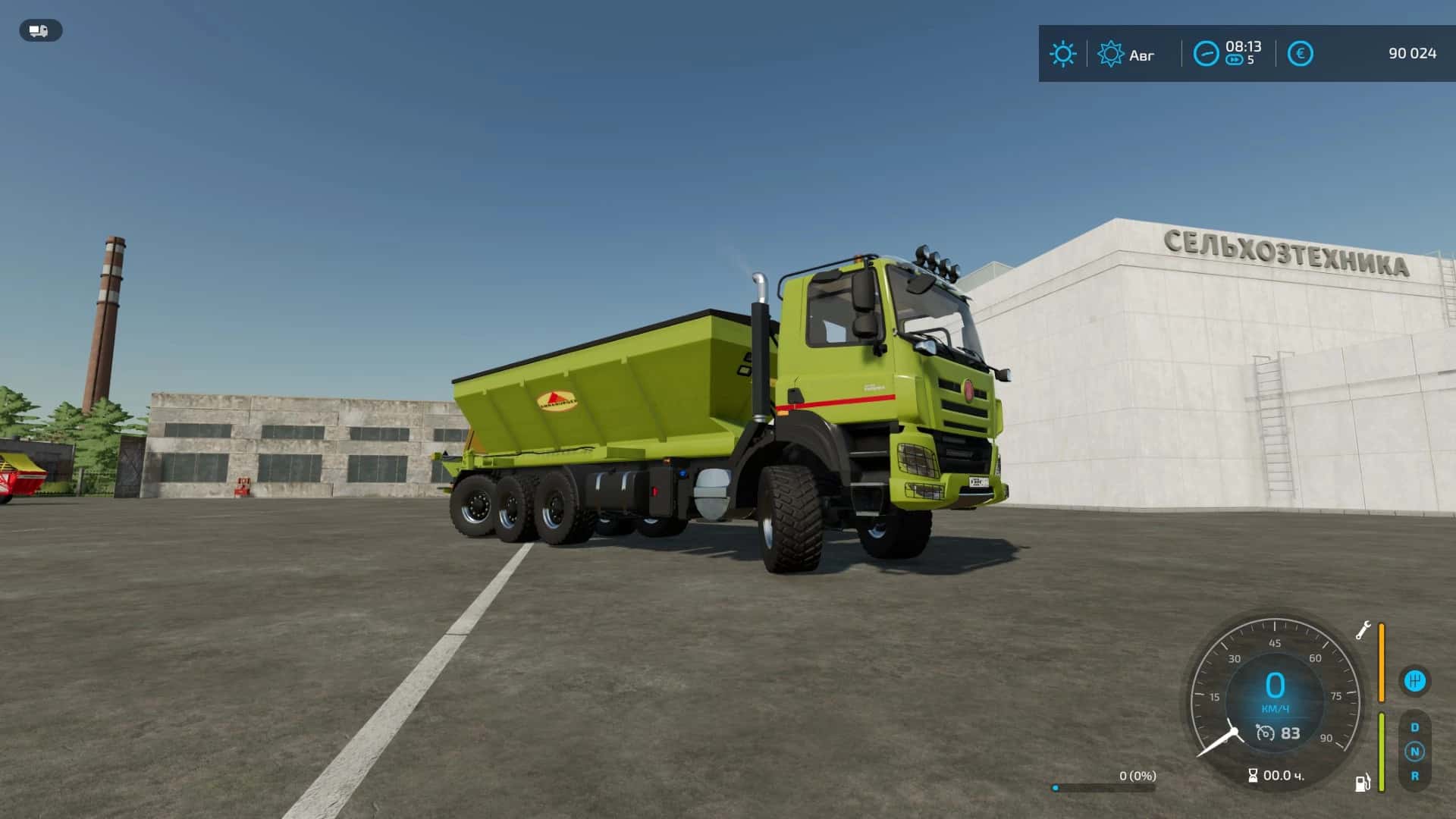The width and height of the screenshot is (1456, 819).
Task: Click the wrench damage icon
Action: tap(1363, 630)
